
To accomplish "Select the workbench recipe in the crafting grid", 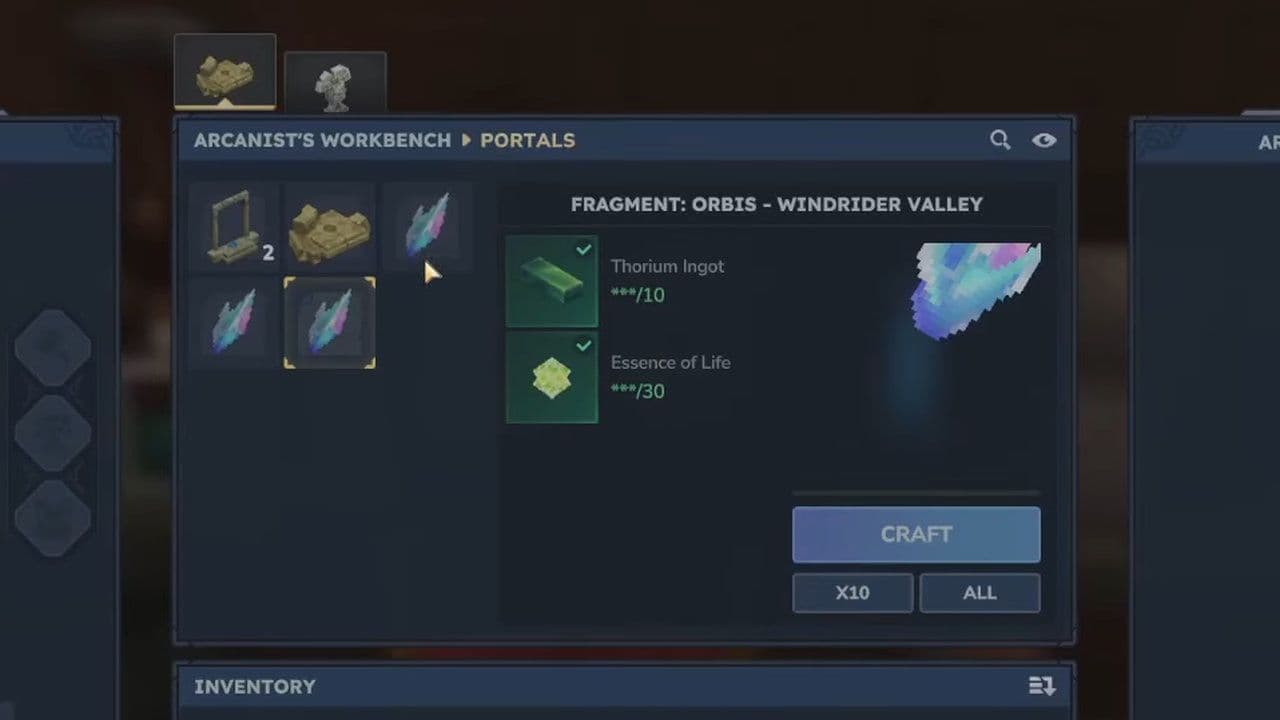I will 330,228.
